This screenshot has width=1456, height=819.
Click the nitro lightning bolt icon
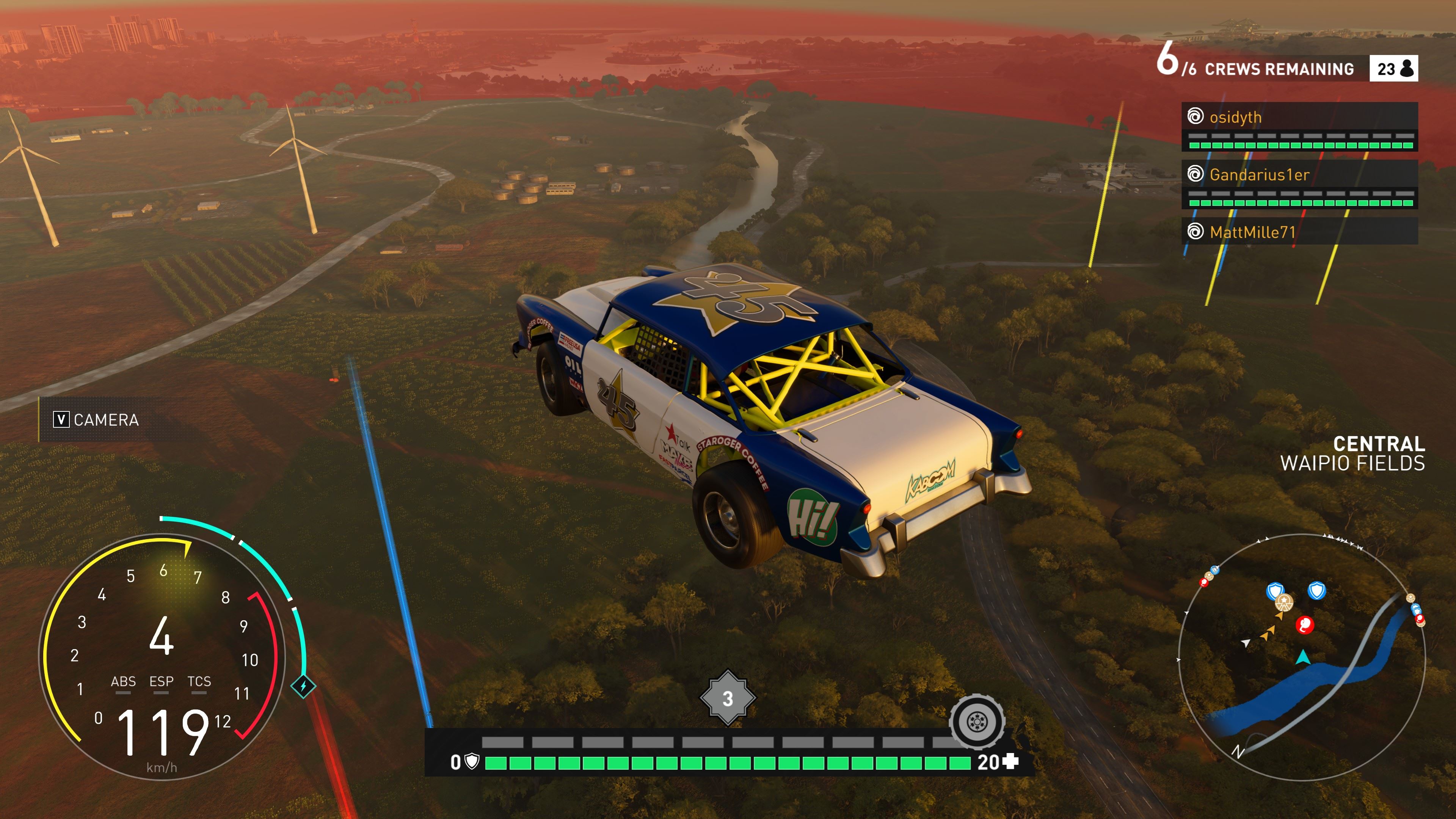303,686
